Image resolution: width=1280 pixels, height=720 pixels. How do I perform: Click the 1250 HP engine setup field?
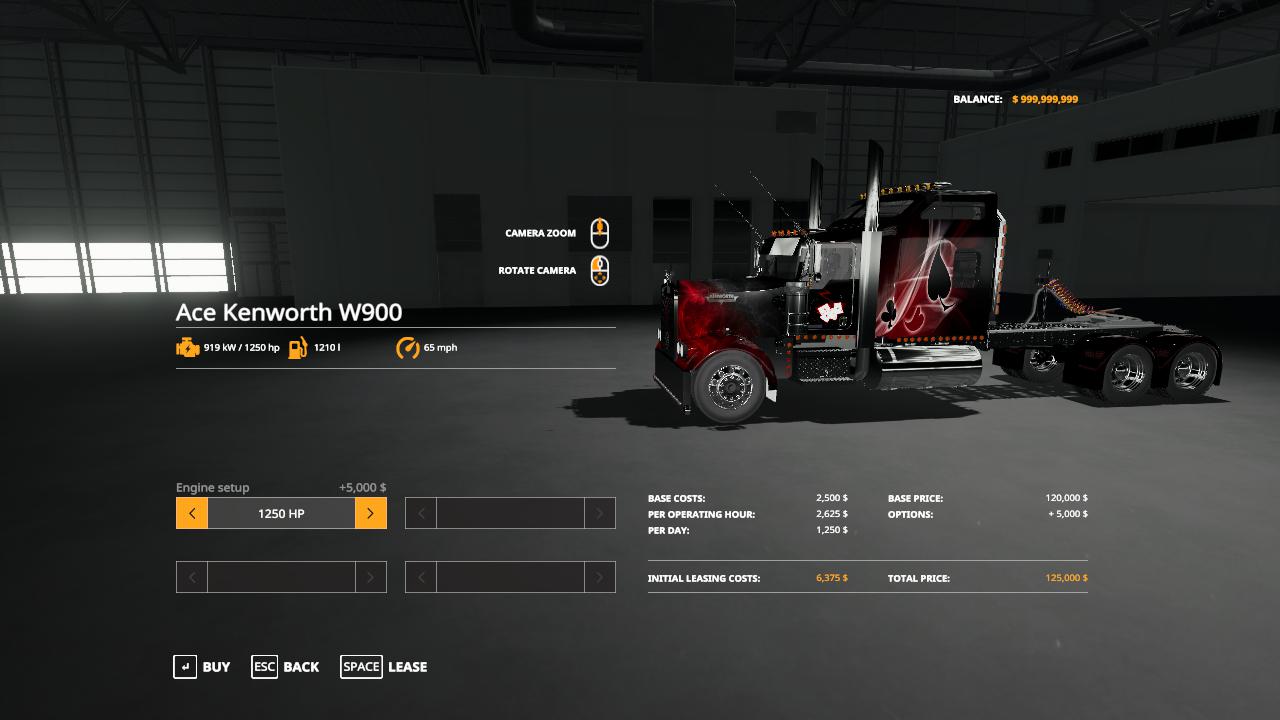coord(281,514)
